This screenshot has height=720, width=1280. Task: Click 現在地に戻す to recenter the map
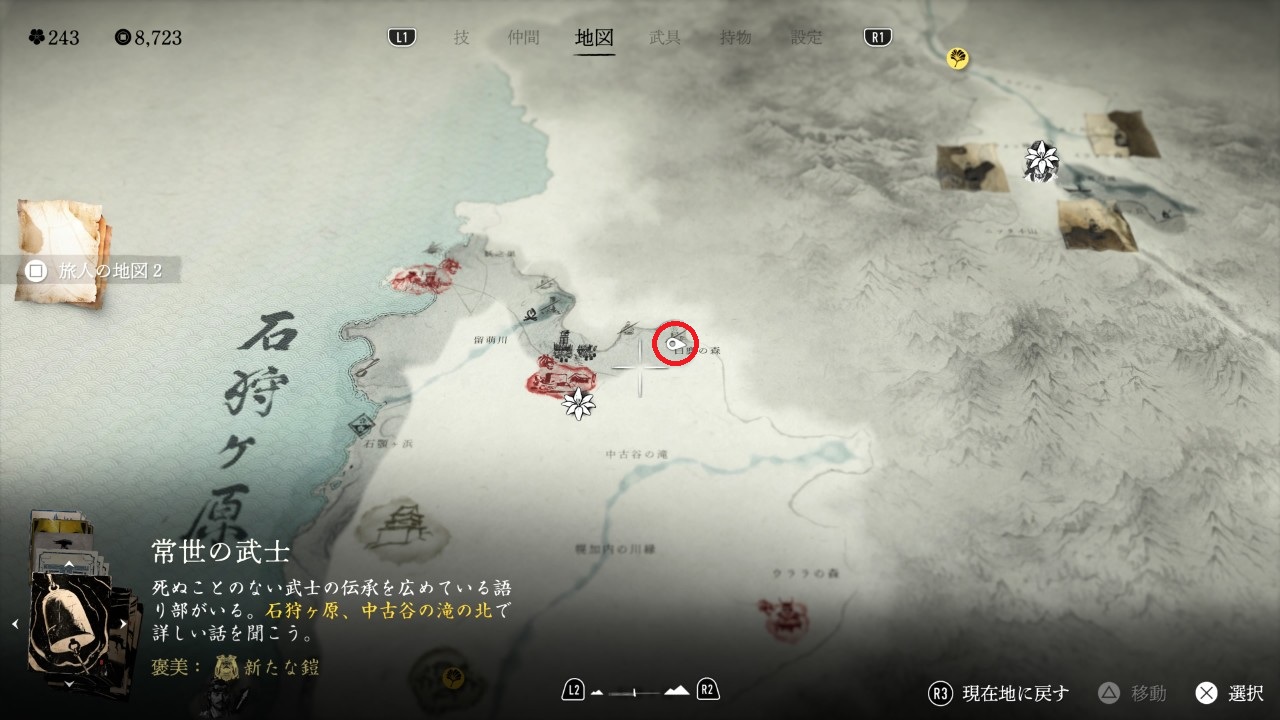[x=1000, y=693]
